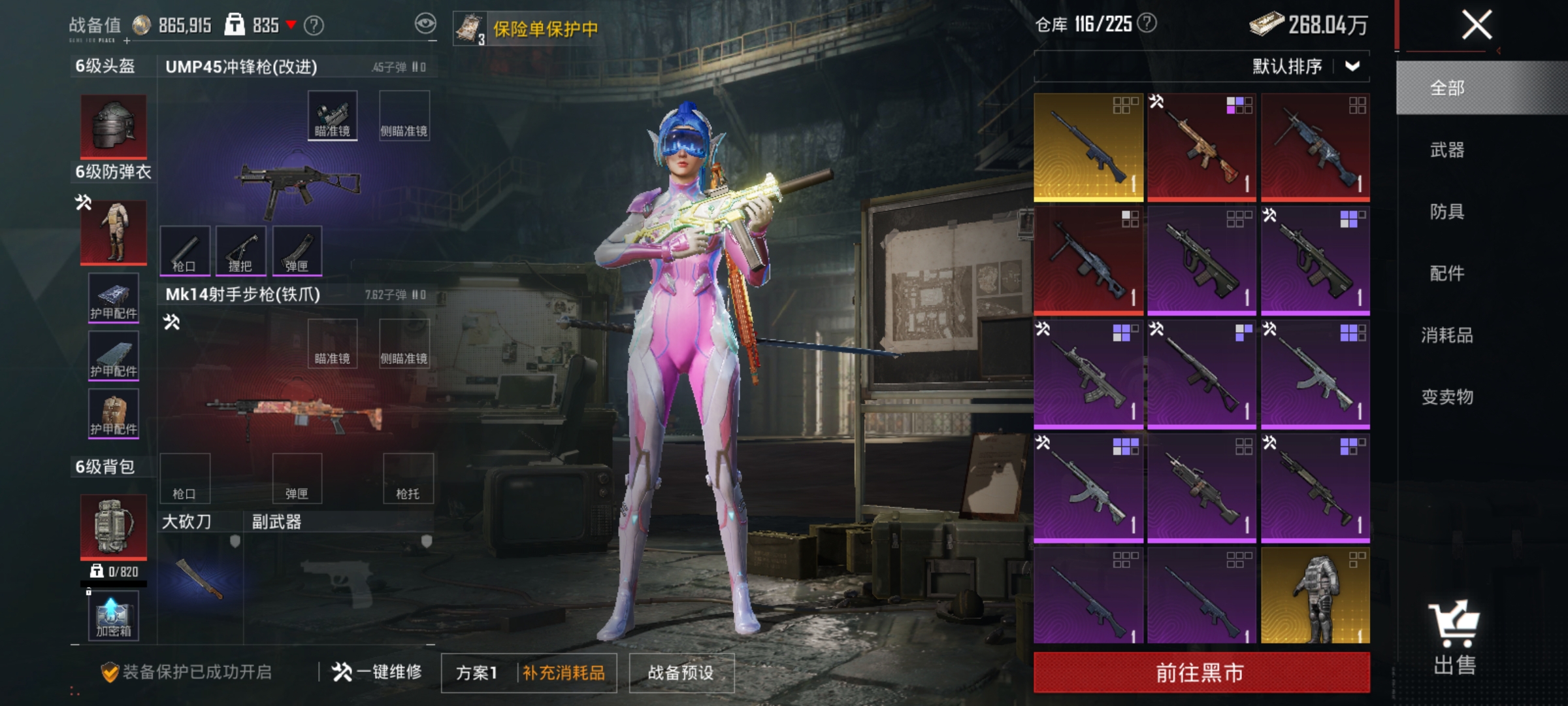Click the UMP45 瞄准镜 scope attachment slot
This screenshot has width=1568, height=706.
pyautogui.click(x=332, y=116)
